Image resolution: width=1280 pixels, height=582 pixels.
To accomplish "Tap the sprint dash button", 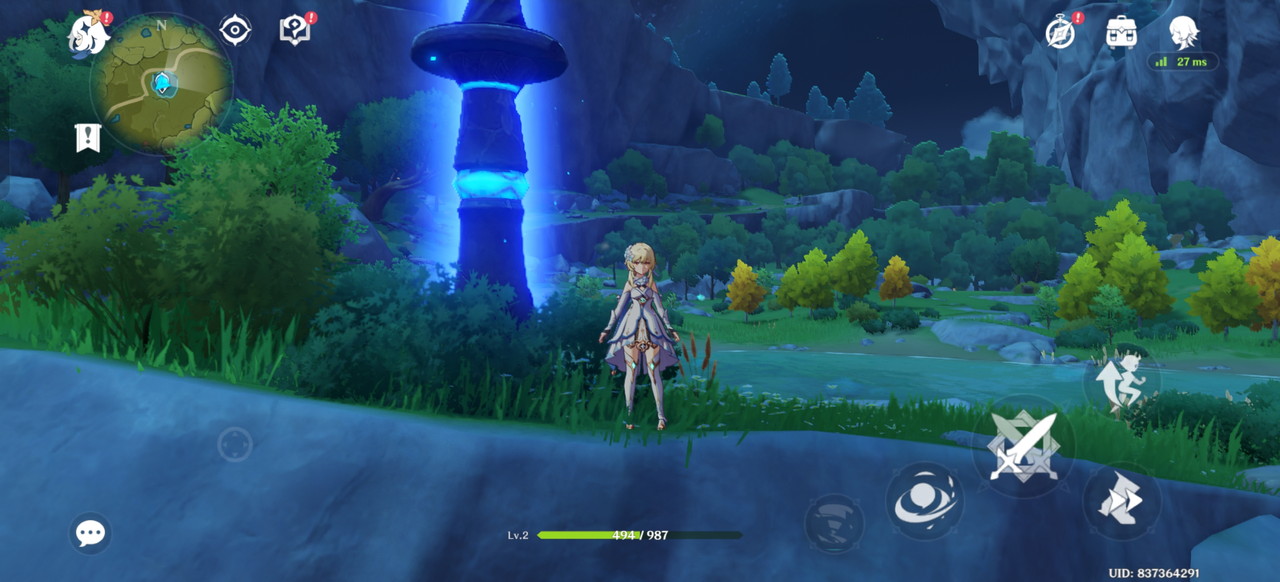I will 1121,500.
